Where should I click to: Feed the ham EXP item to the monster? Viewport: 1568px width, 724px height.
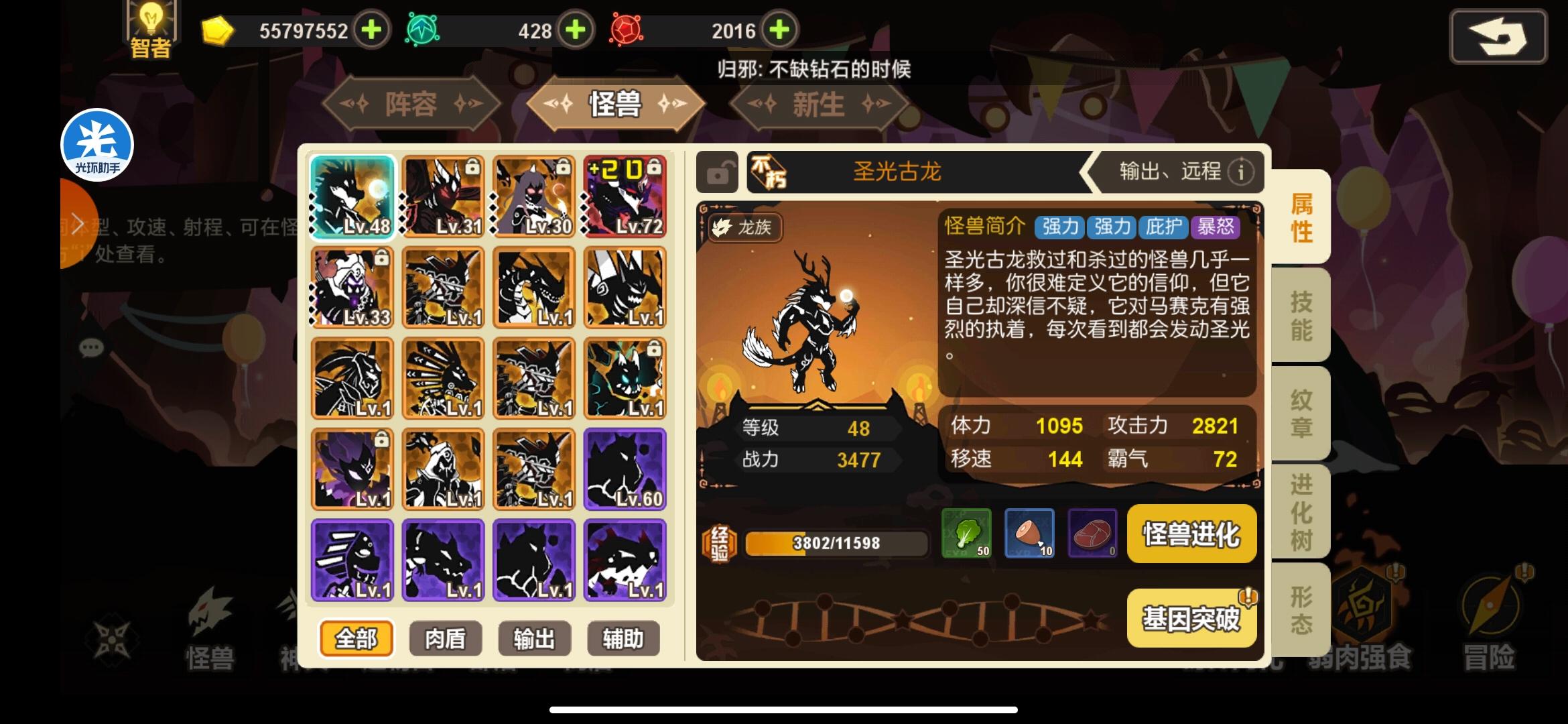tap(1030, 534)
